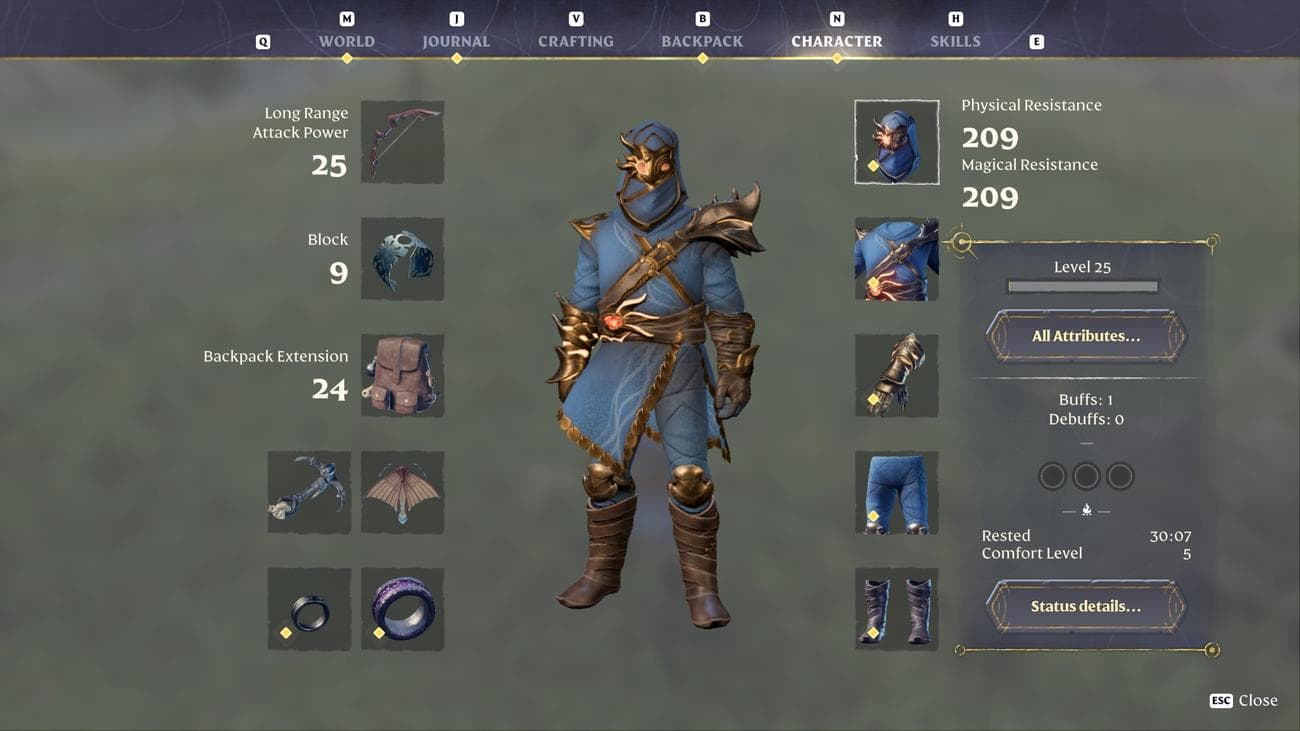This screenshot has height=731, width=1300.
Task: Pick the plain dark ring slot
Action: tap(309, 609)
